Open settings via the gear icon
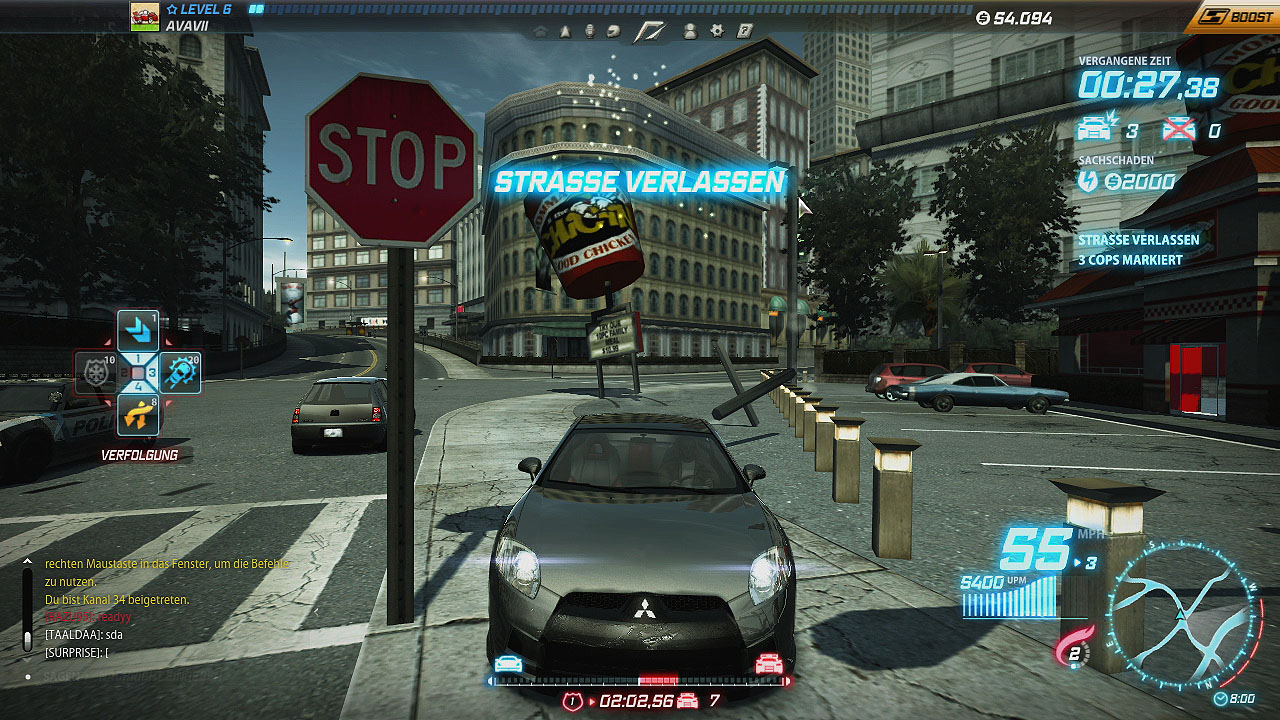The width and height of the screenshot is (1280, 720). (717, 31)
